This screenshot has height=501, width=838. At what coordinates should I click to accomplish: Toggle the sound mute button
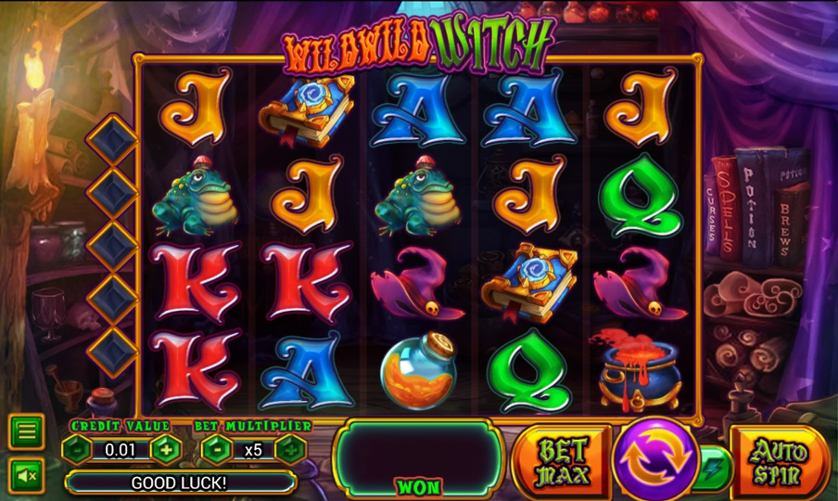click(27, 474)
